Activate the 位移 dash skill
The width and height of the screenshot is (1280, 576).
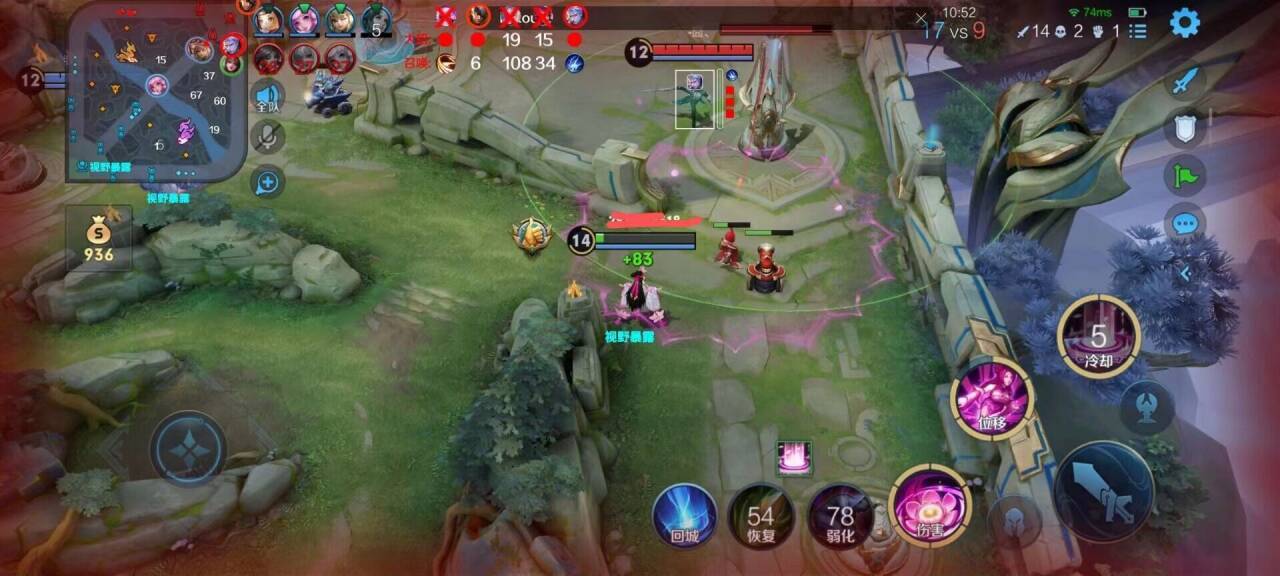click(x=993, y=400)
